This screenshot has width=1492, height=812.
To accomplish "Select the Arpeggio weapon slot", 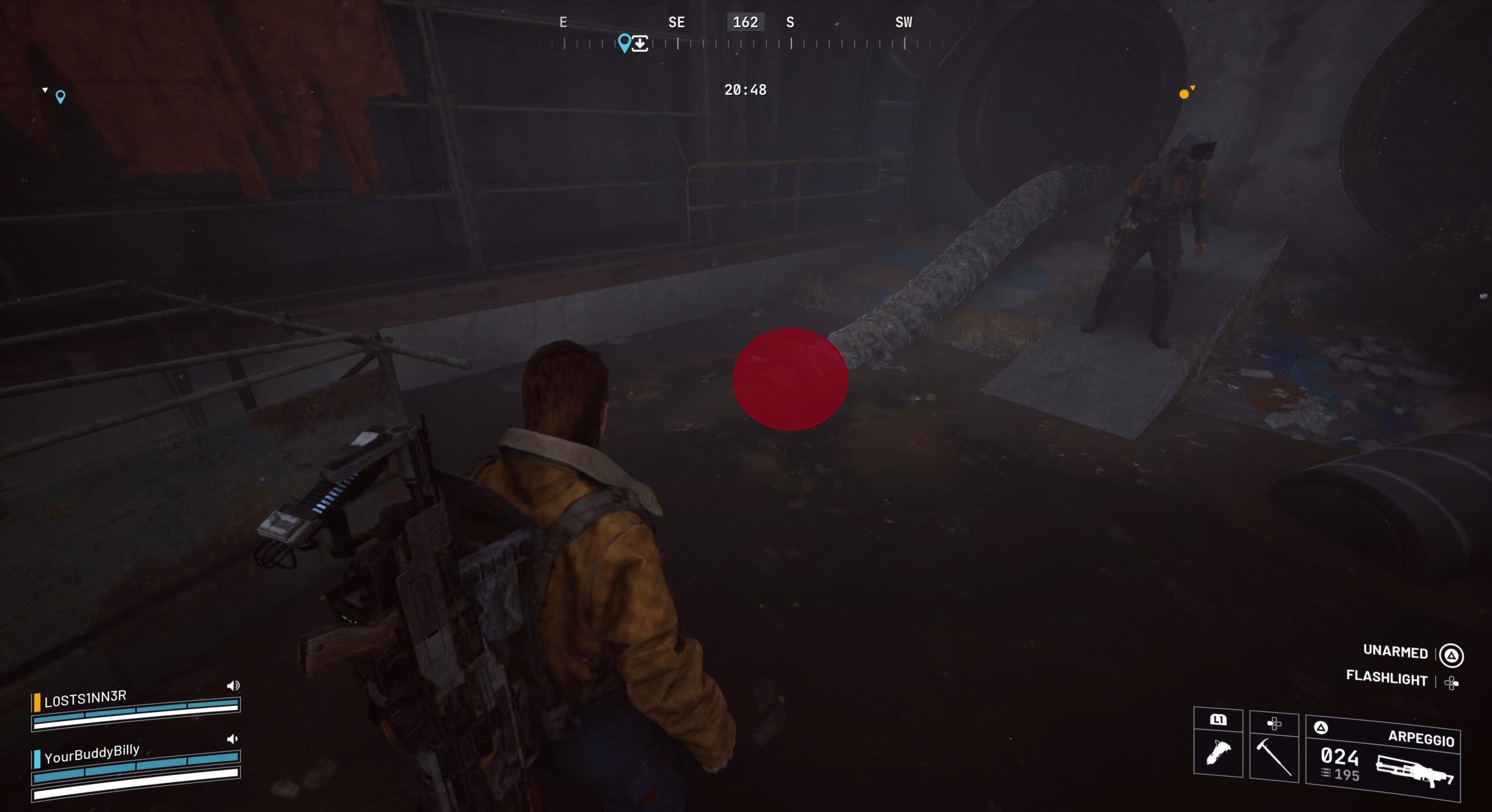I will pyautogui.click(x=1382, y=758).
